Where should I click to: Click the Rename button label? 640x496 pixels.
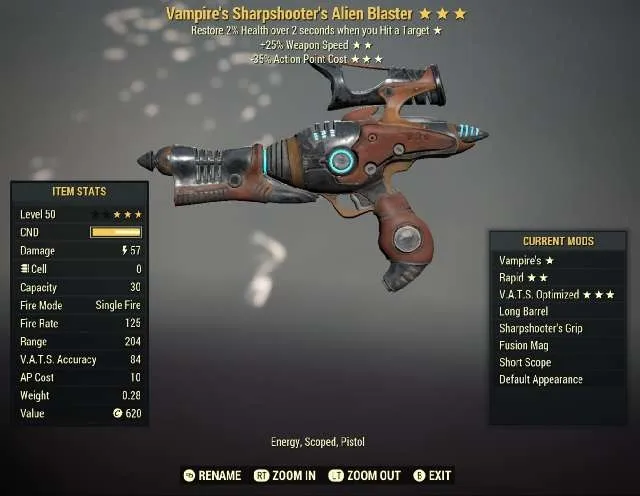tap(219, 476)
